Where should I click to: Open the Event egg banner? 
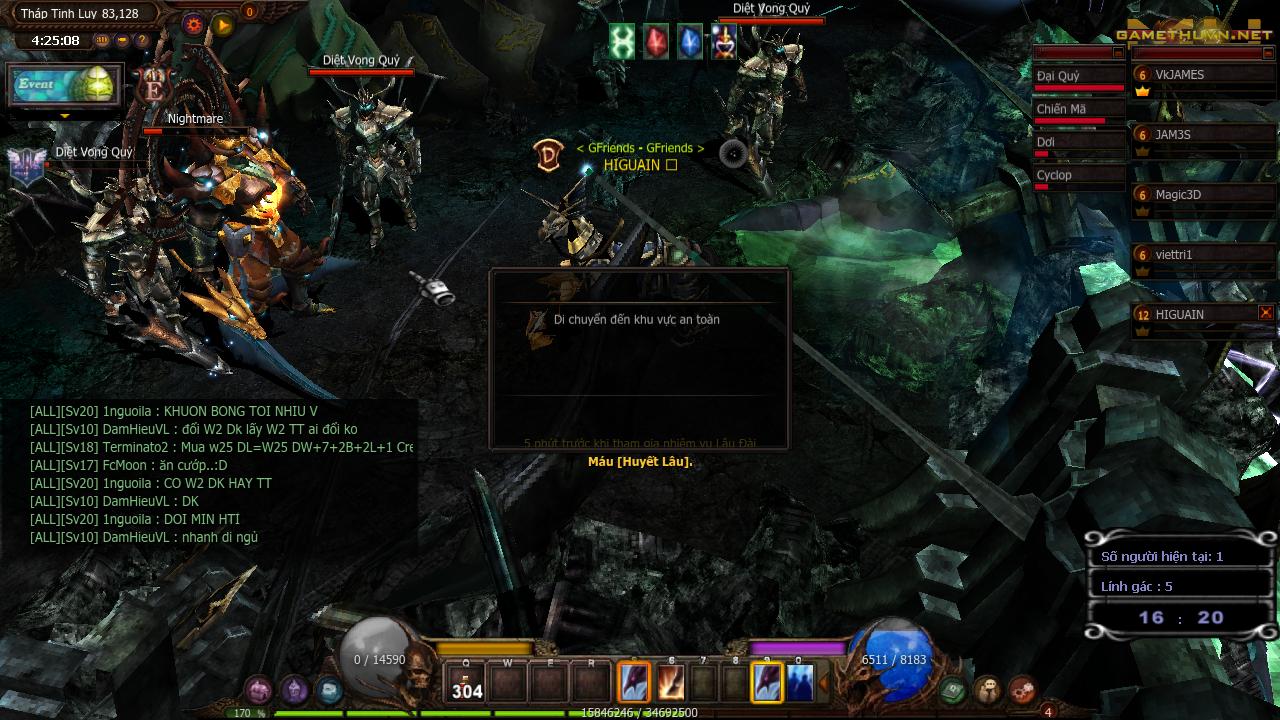tap(64, 86)
